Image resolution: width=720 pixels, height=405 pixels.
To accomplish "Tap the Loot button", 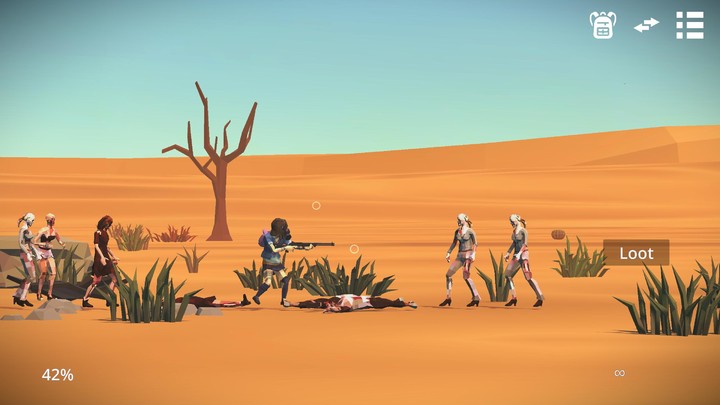I will [636, 253].
